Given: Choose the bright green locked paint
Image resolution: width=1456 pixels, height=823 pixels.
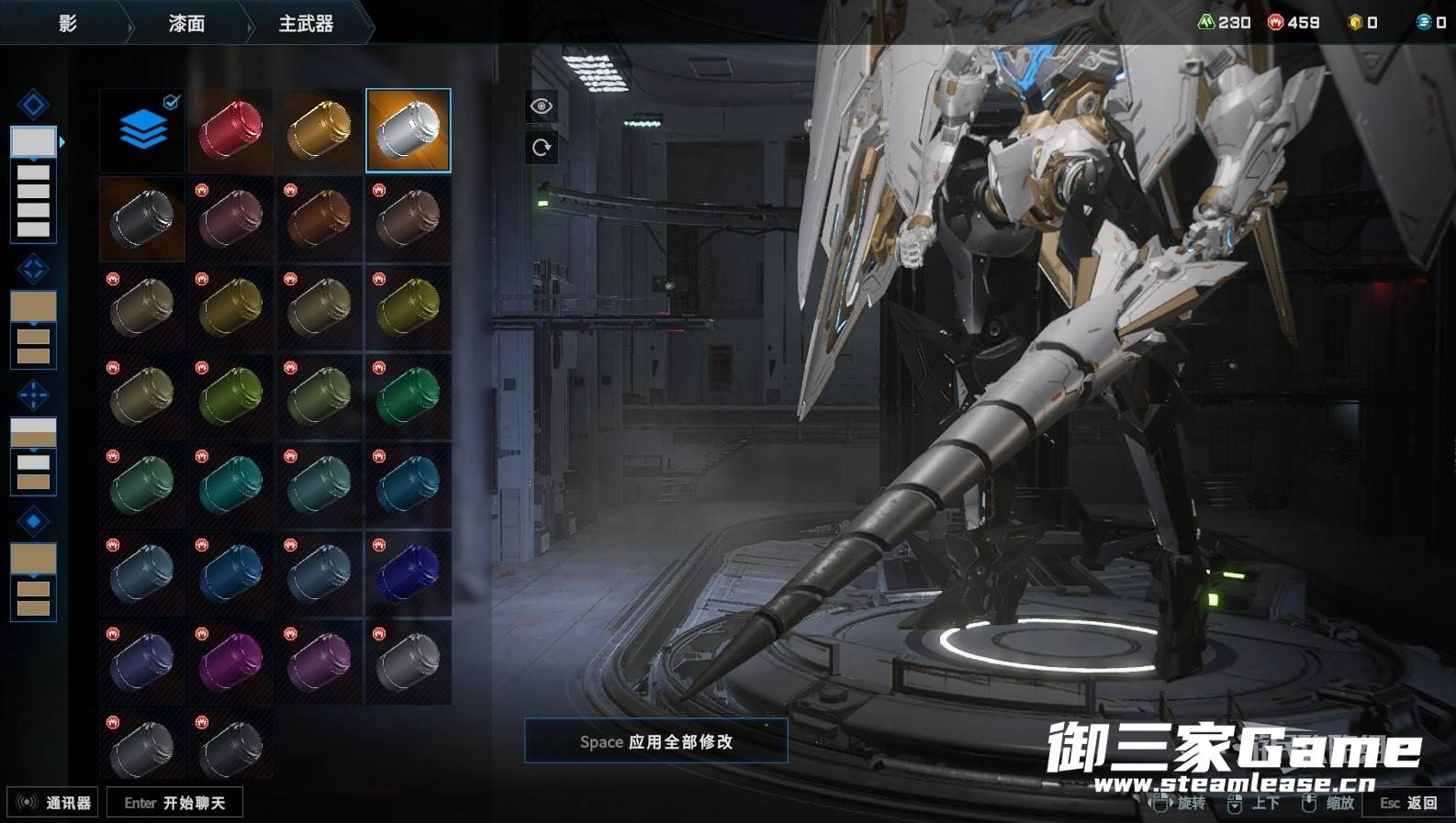Looking at the screenshot, I should 409,395.
